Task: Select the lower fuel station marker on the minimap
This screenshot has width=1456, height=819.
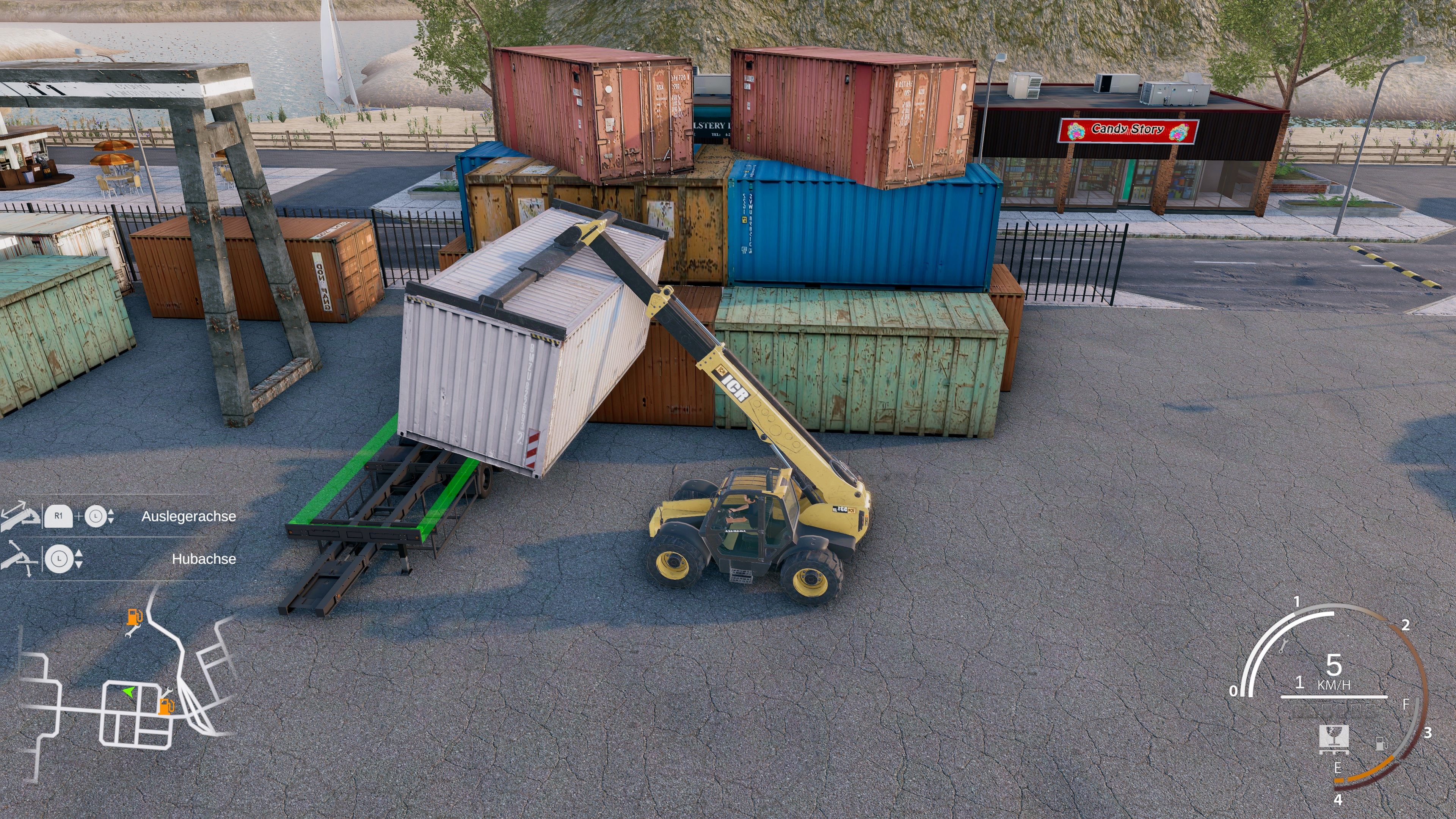Action: [167, 706]
